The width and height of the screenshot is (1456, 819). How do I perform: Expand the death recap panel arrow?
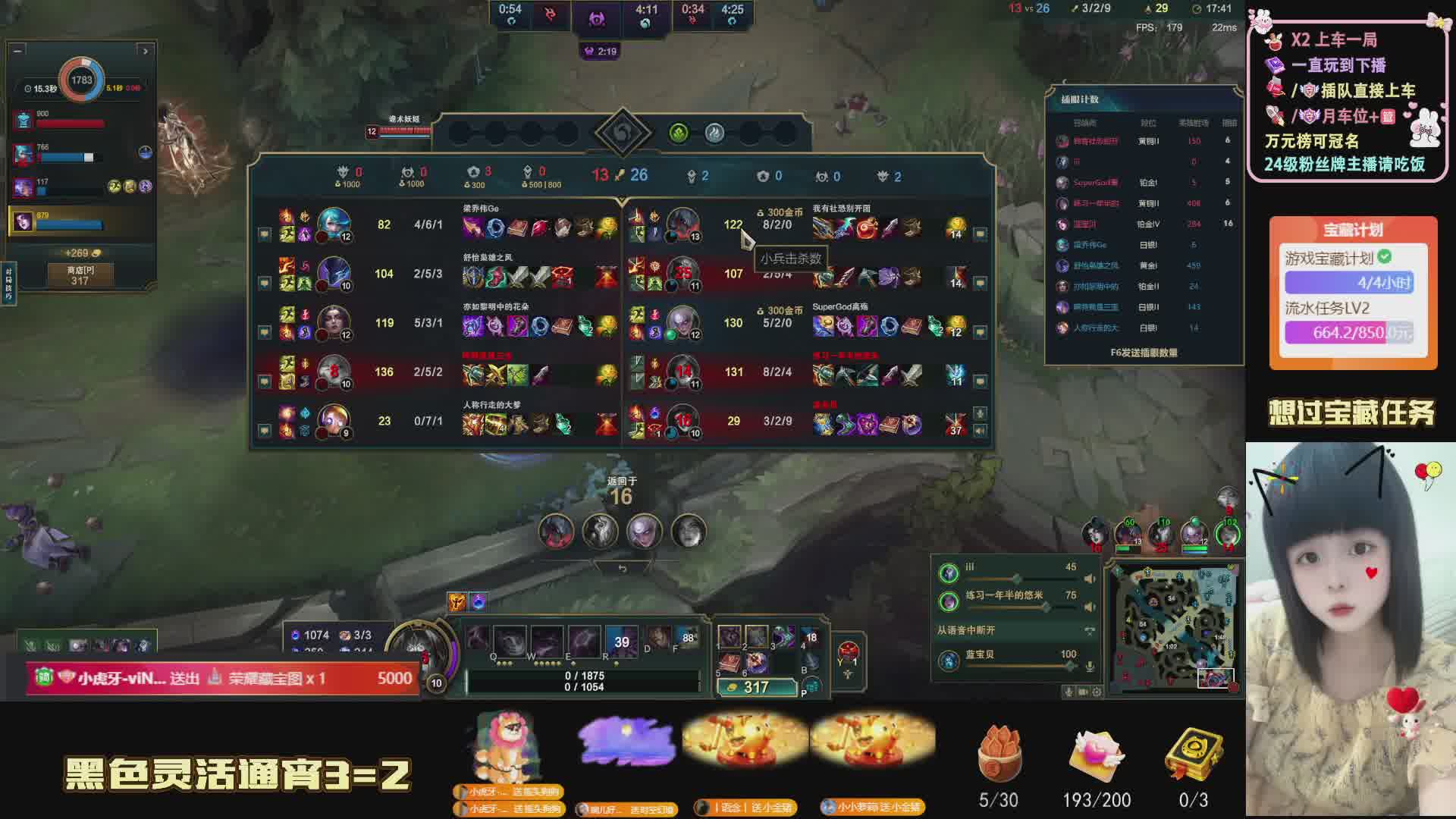click(145, 50)
